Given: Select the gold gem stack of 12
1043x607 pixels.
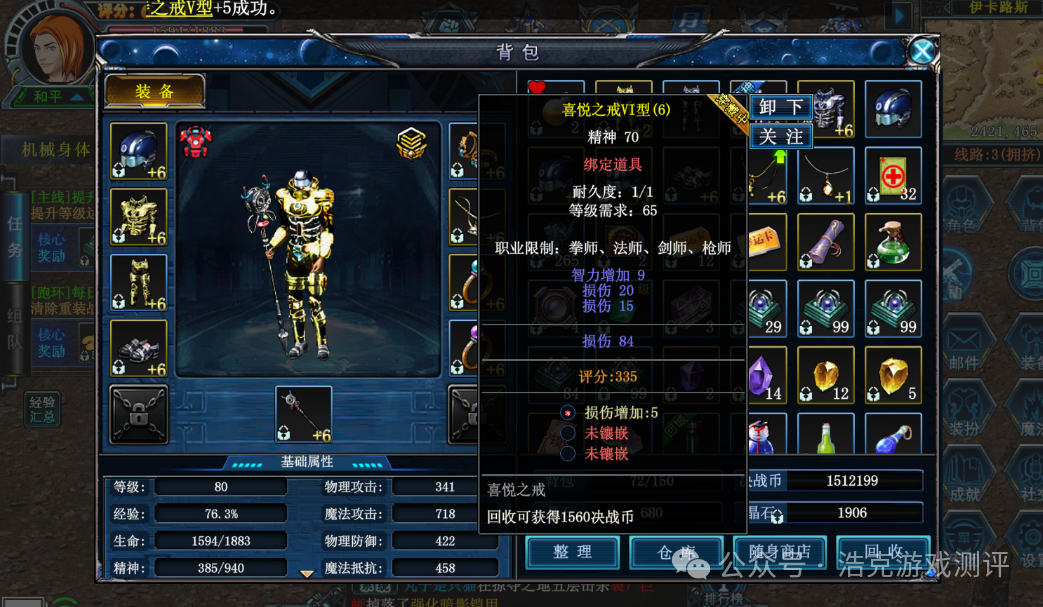Looking at the screenshot, I should [826, 375].
